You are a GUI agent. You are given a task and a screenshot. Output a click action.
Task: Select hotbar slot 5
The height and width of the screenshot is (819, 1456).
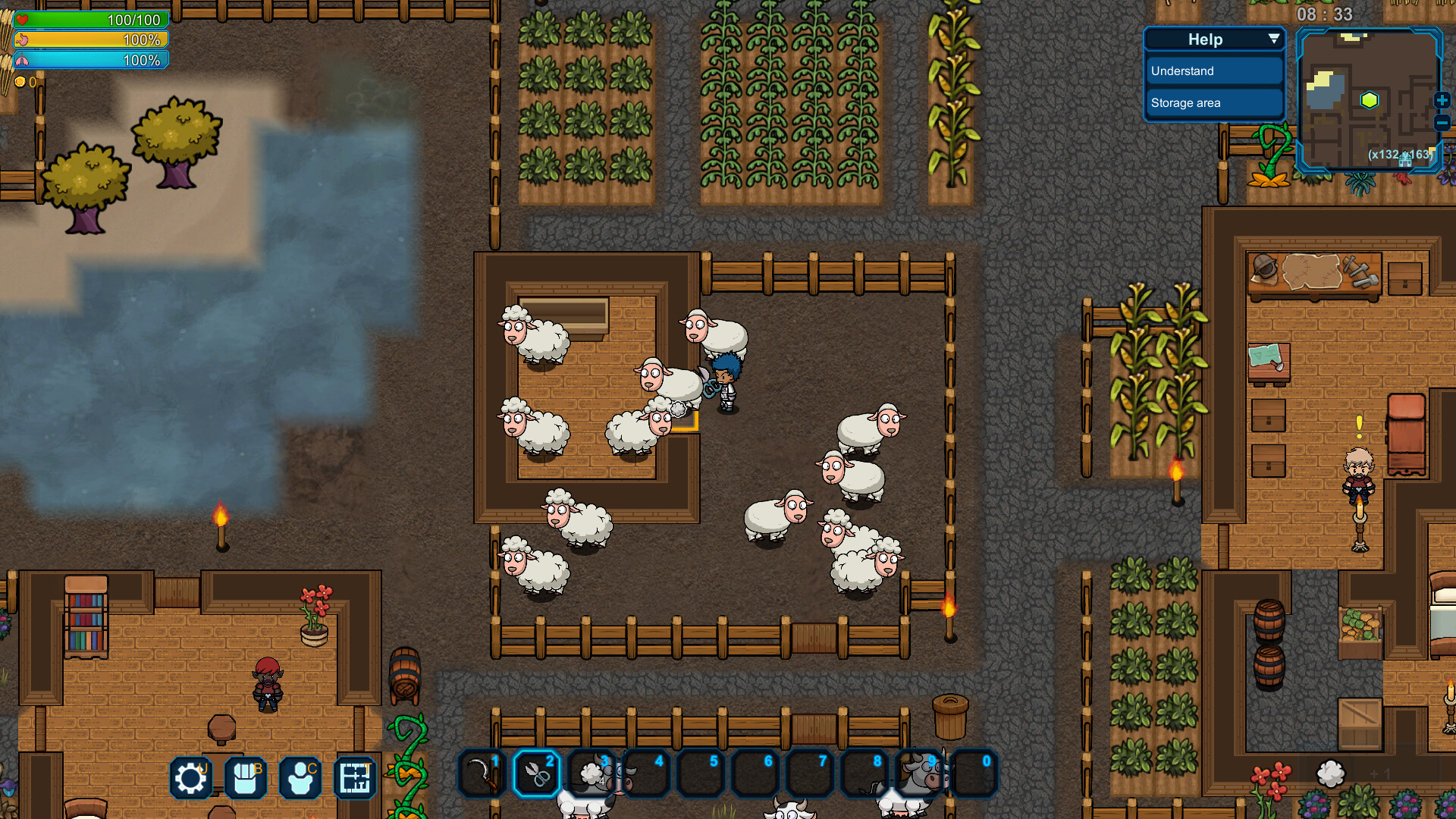701,773
